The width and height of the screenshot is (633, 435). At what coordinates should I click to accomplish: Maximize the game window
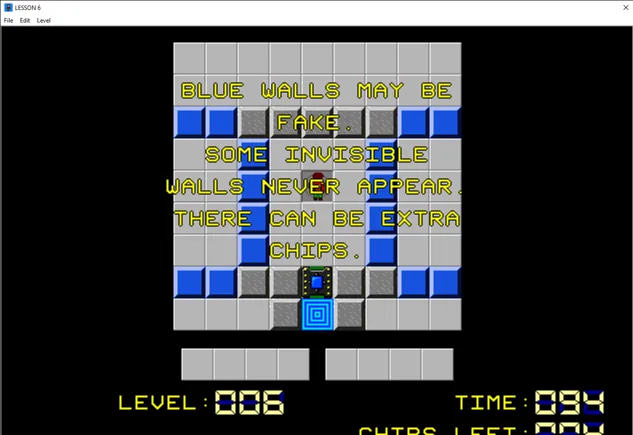tap(567, 7)
